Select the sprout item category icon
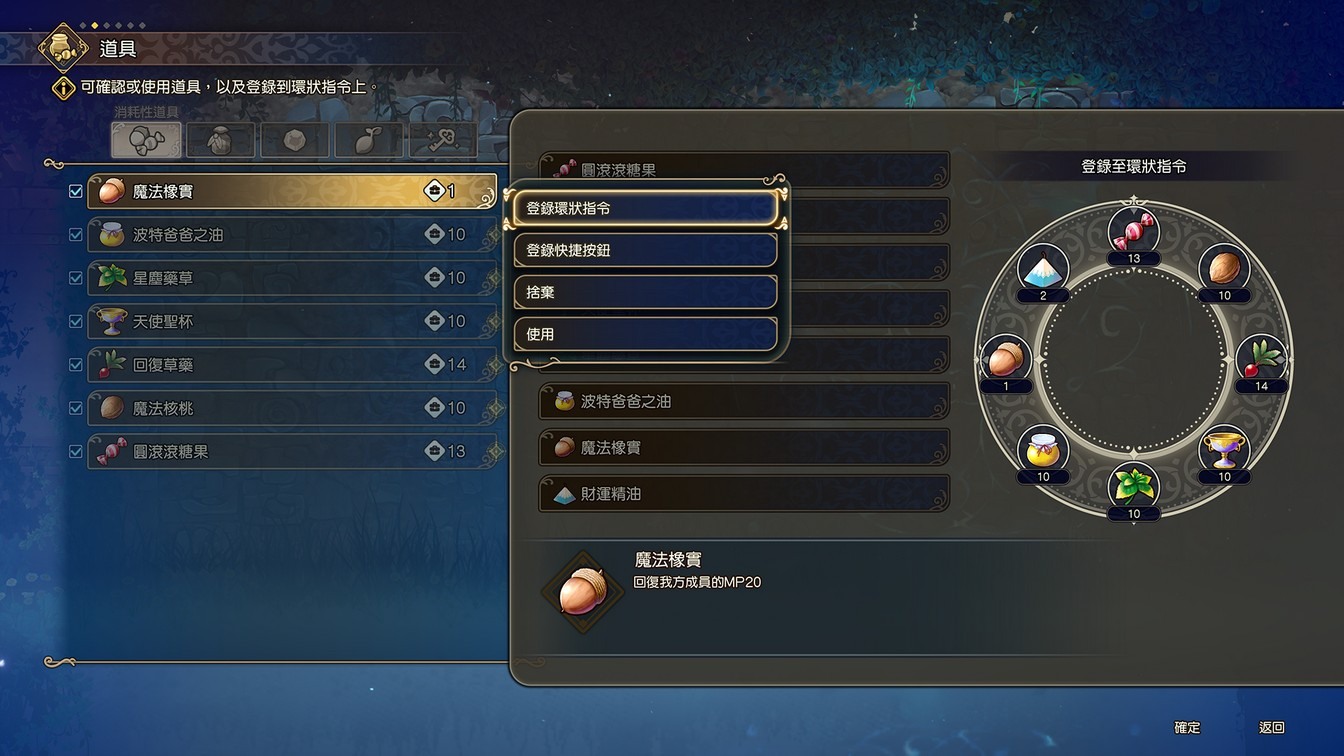The height and width of the screenshot is (756, 1344). [367, 140]
